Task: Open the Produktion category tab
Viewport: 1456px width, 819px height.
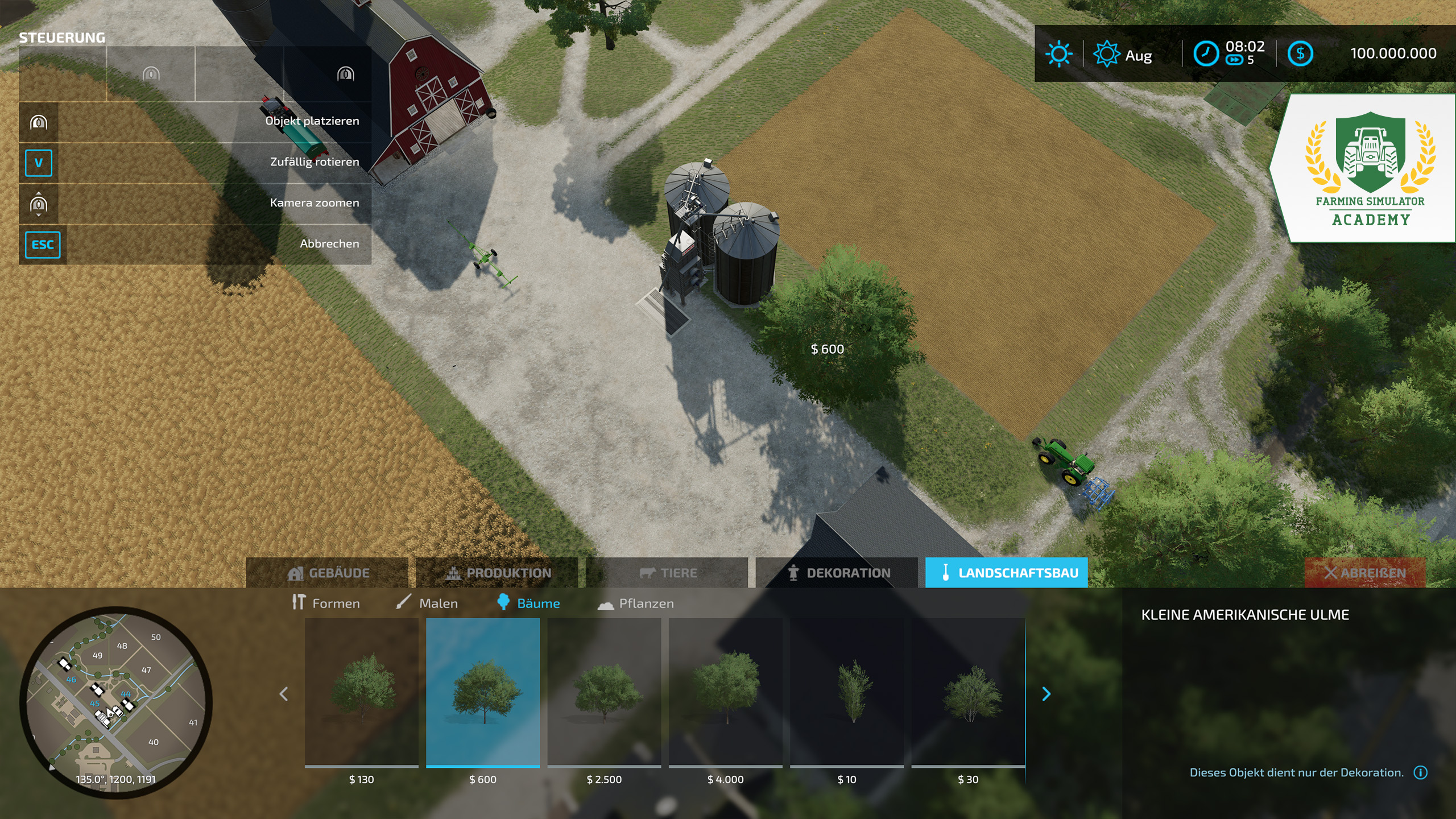Action: tap(497, 573)
